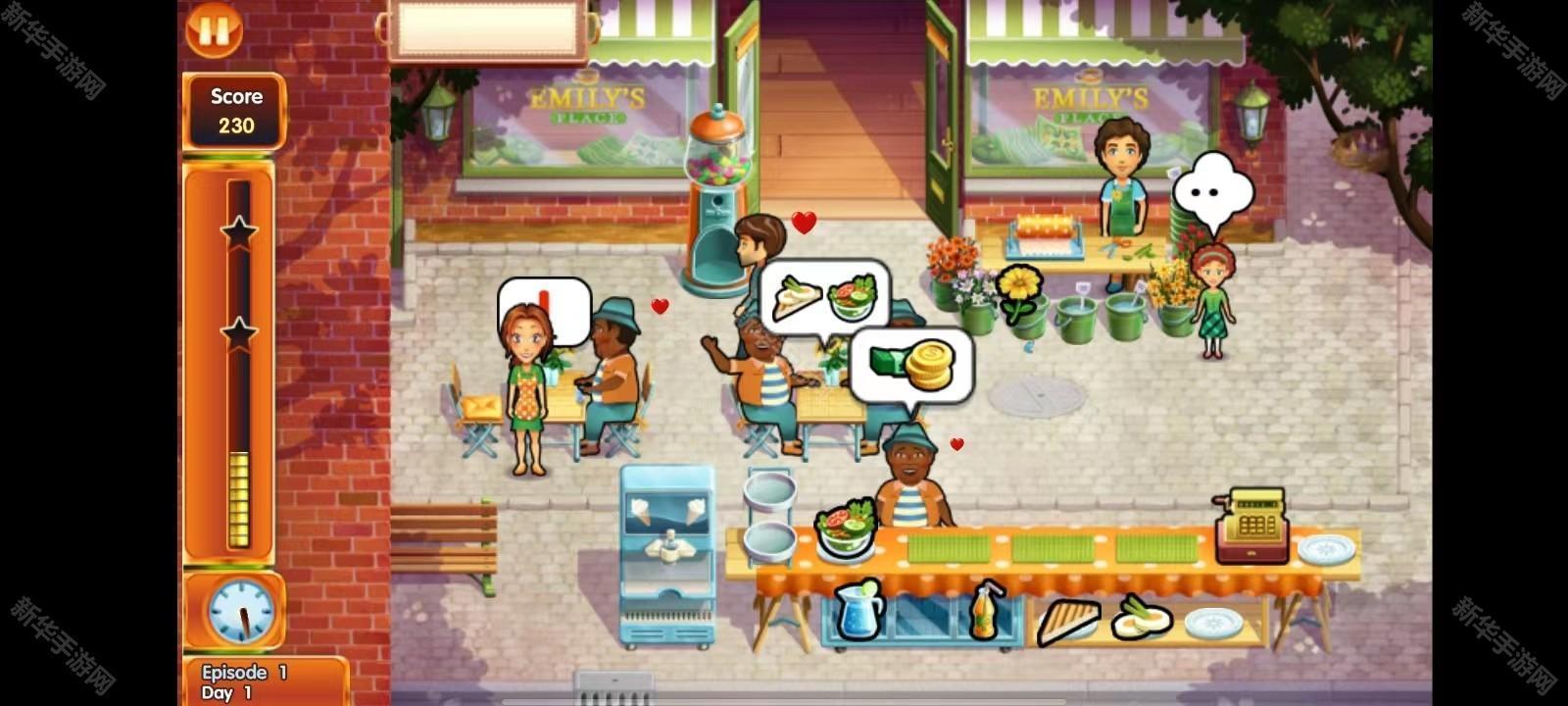This screenshot has width=1568, height=706.
Task: Grab the lemonade pitcher
Action: pos(859,609)
